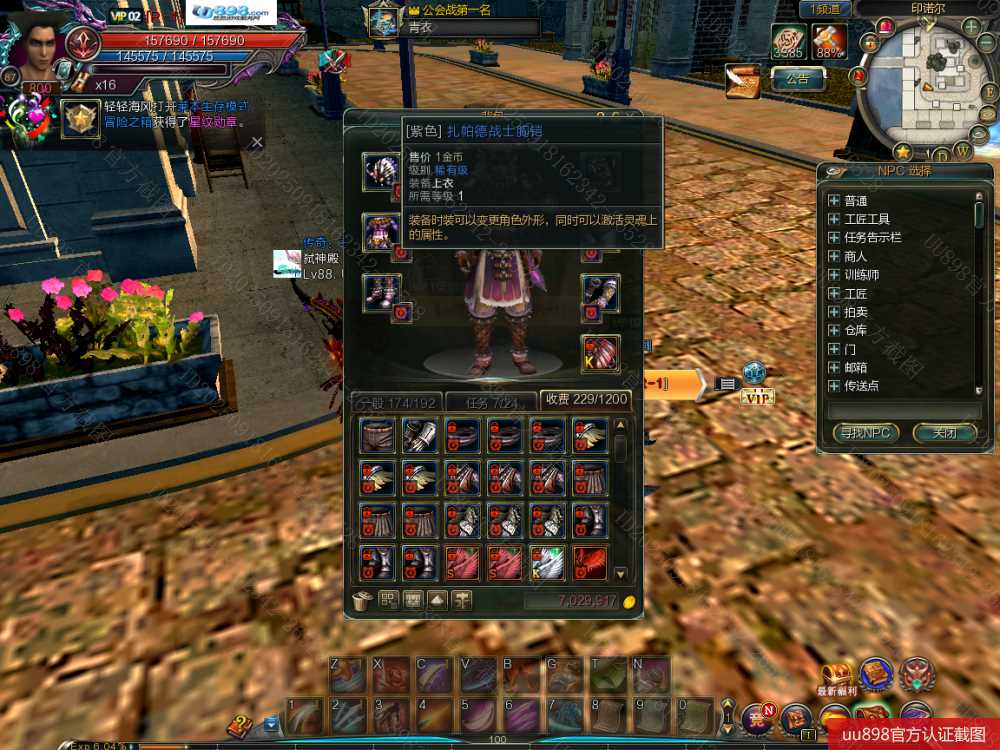Open the 一般 inventory tab

(397, 401)
